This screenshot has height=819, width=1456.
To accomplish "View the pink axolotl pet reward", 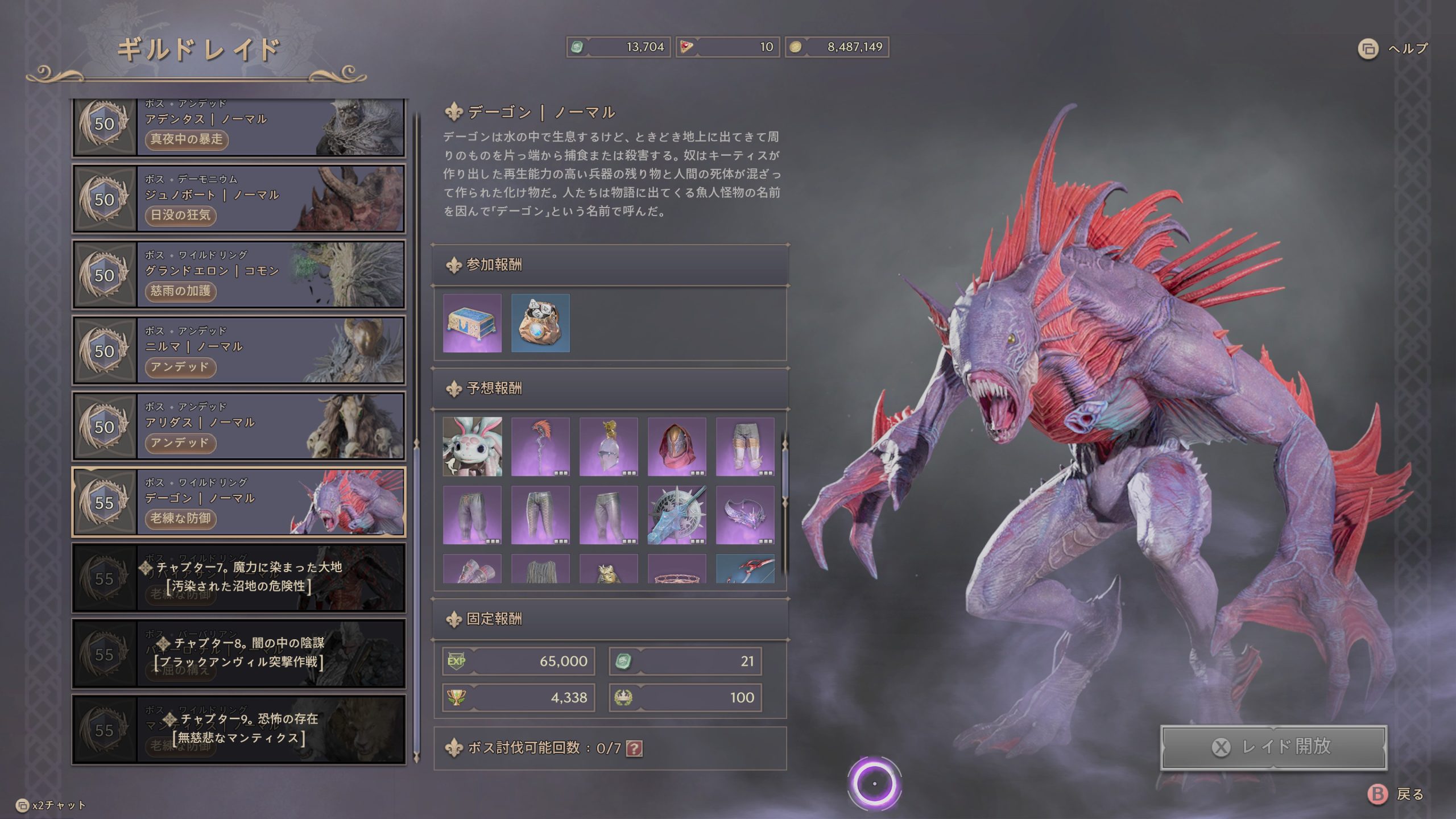I will click(x=472, y=446).
